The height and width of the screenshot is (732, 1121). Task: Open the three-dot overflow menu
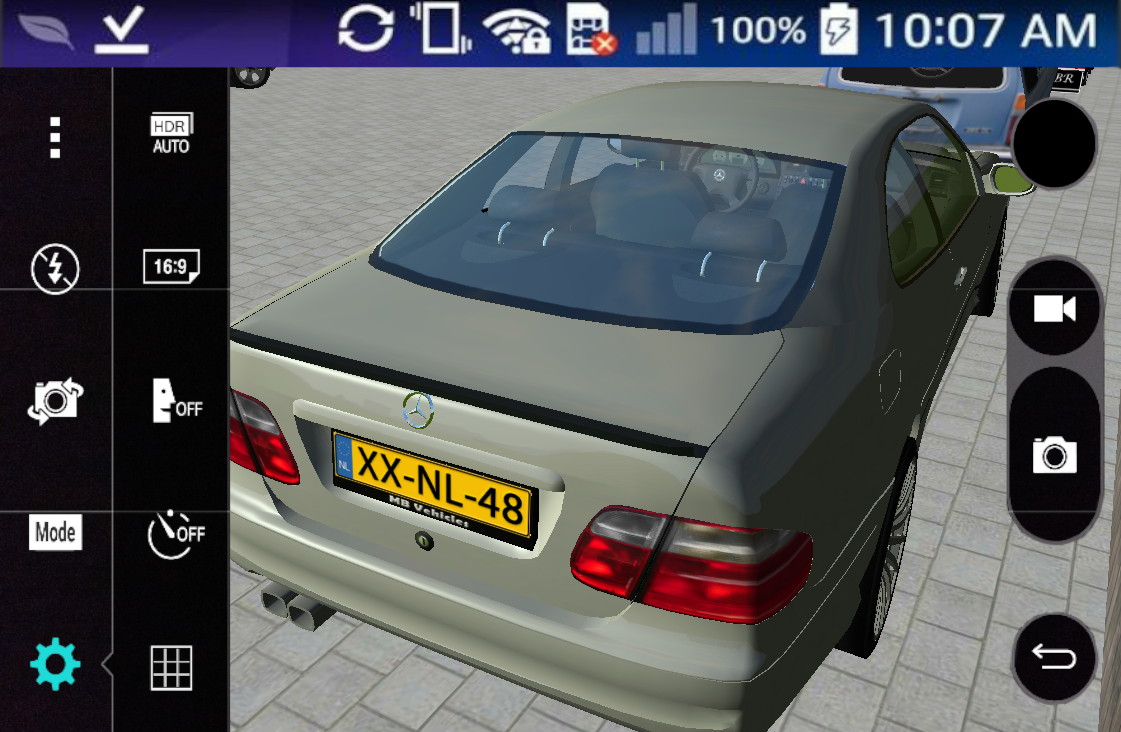click(x=56, y=138)
